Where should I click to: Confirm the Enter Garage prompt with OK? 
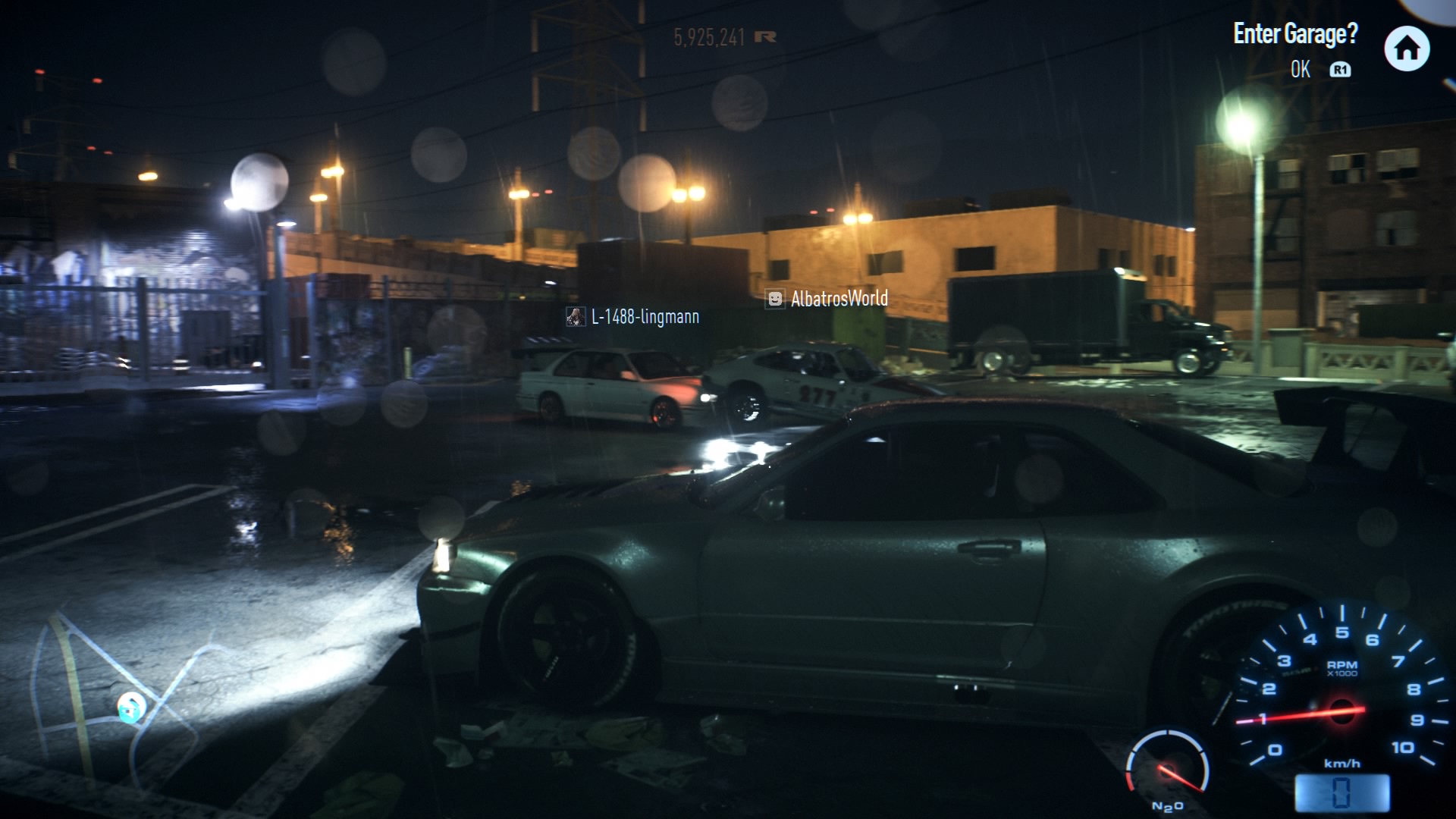(1301, 70)
